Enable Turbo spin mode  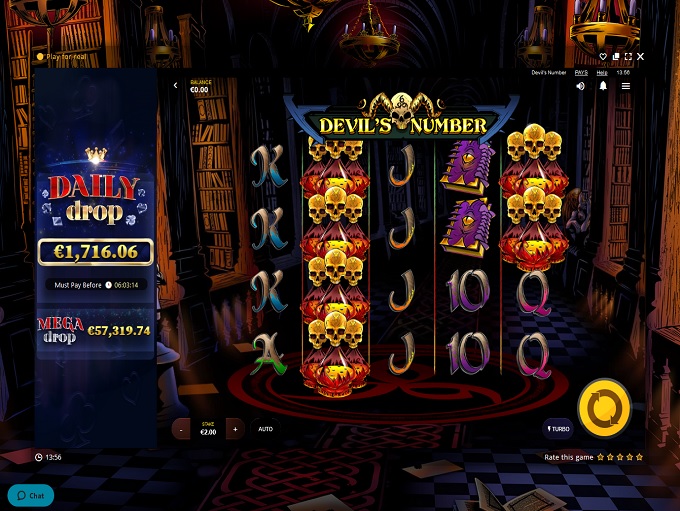pyautogui.click(x=558, y=429)
